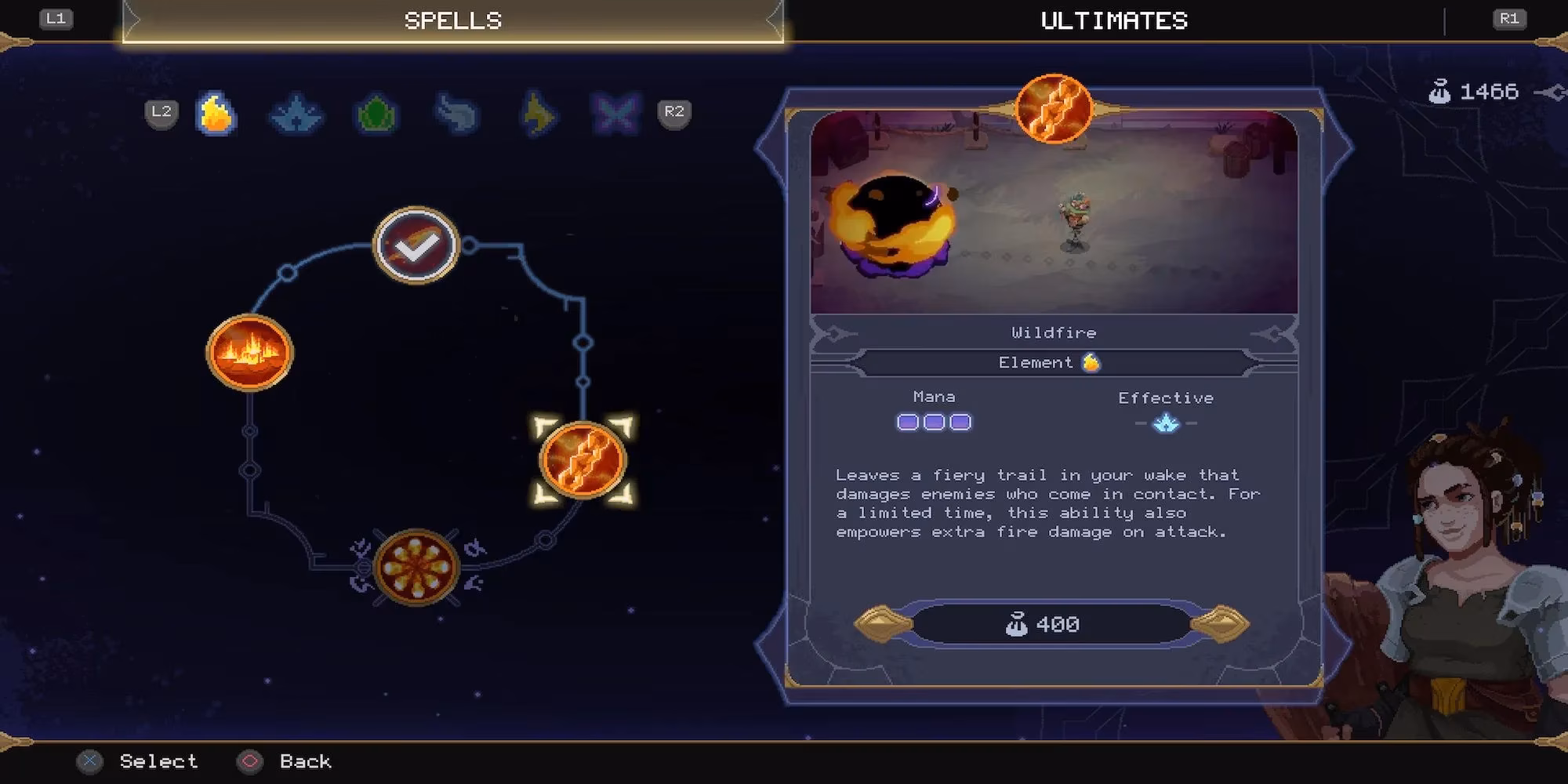The image size is (1568, 784).
Task: Select the purple crossed element category
Action: [615, 114]
